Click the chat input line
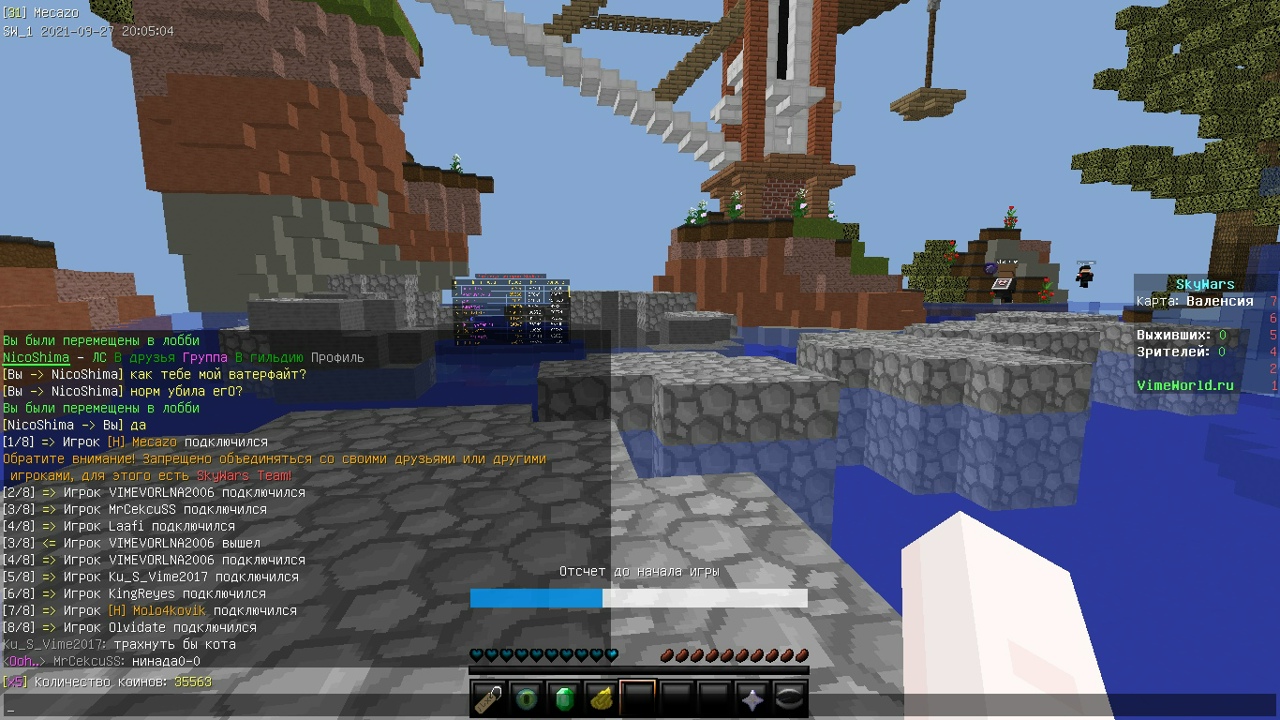1280x720 pixels. pyautogui.click(x=300, y=707)
